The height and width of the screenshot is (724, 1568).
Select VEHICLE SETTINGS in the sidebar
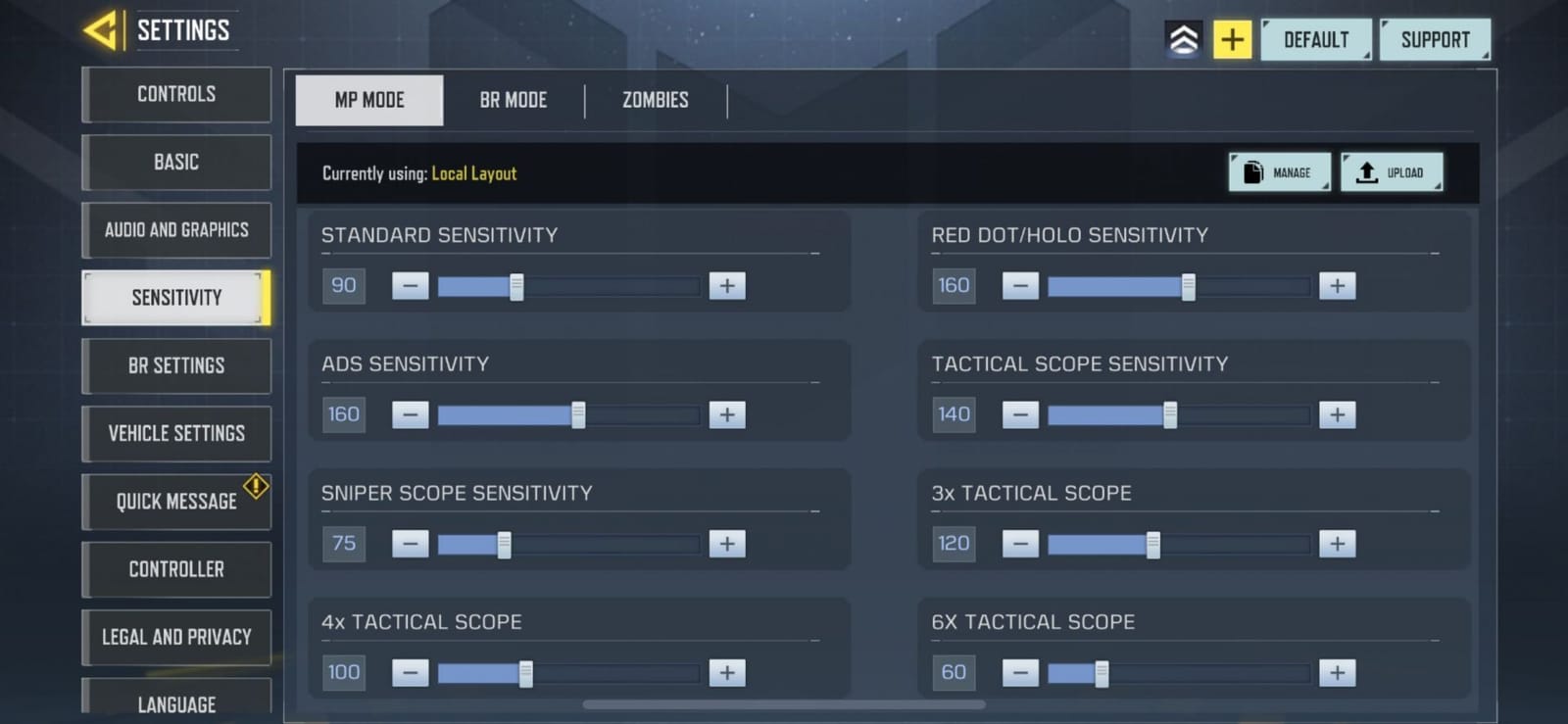click(x=175, y=434)
